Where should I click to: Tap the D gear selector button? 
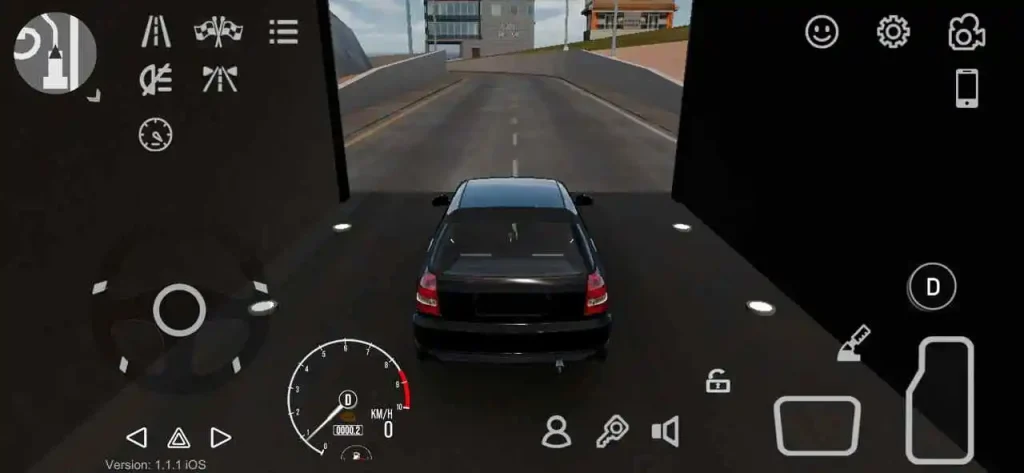click(932, 287)
